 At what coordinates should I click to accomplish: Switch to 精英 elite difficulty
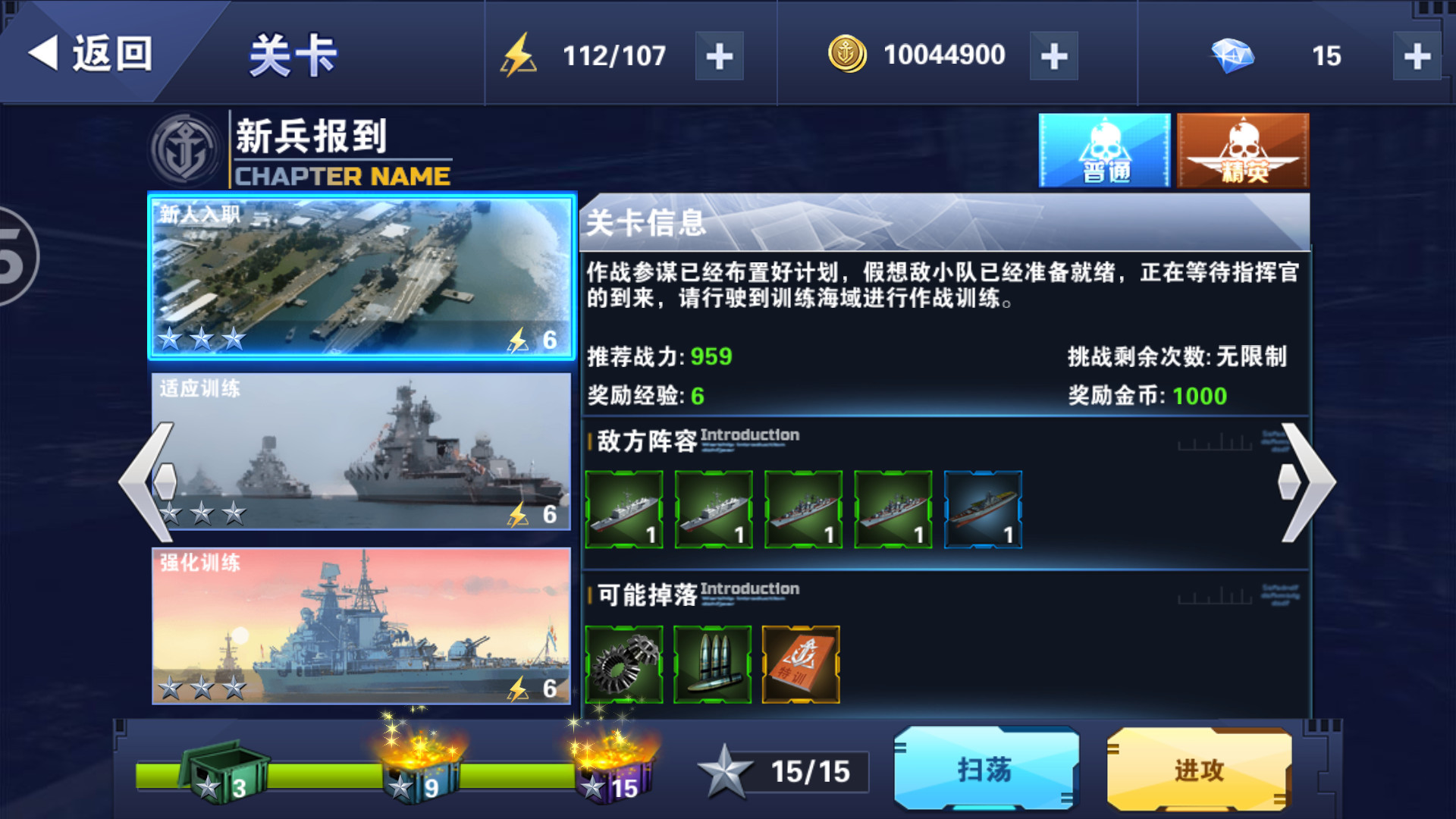1242,149
